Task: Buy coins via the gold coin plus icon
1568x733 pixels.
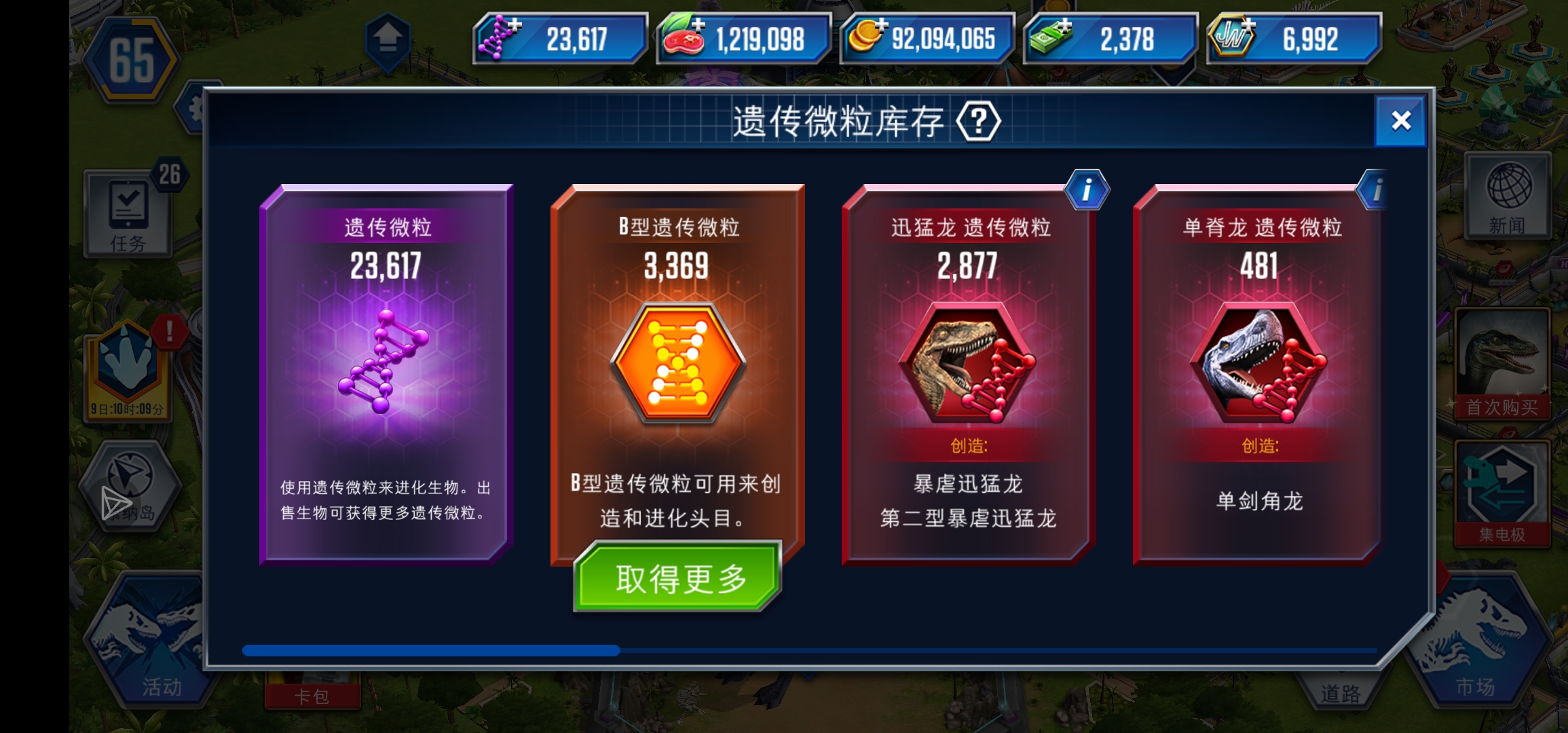Action: 882,25
